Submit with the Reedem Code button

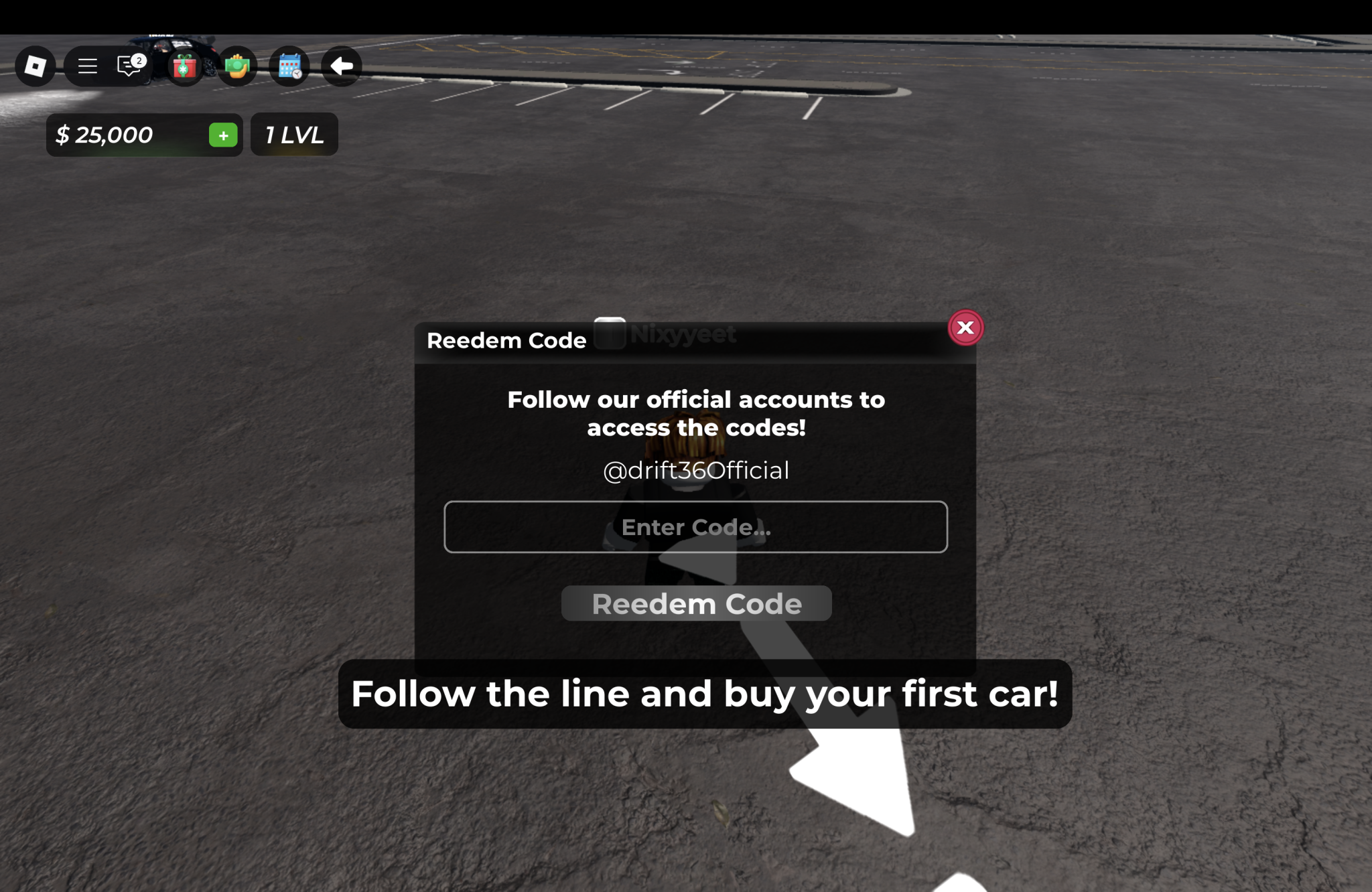point(696,603)
